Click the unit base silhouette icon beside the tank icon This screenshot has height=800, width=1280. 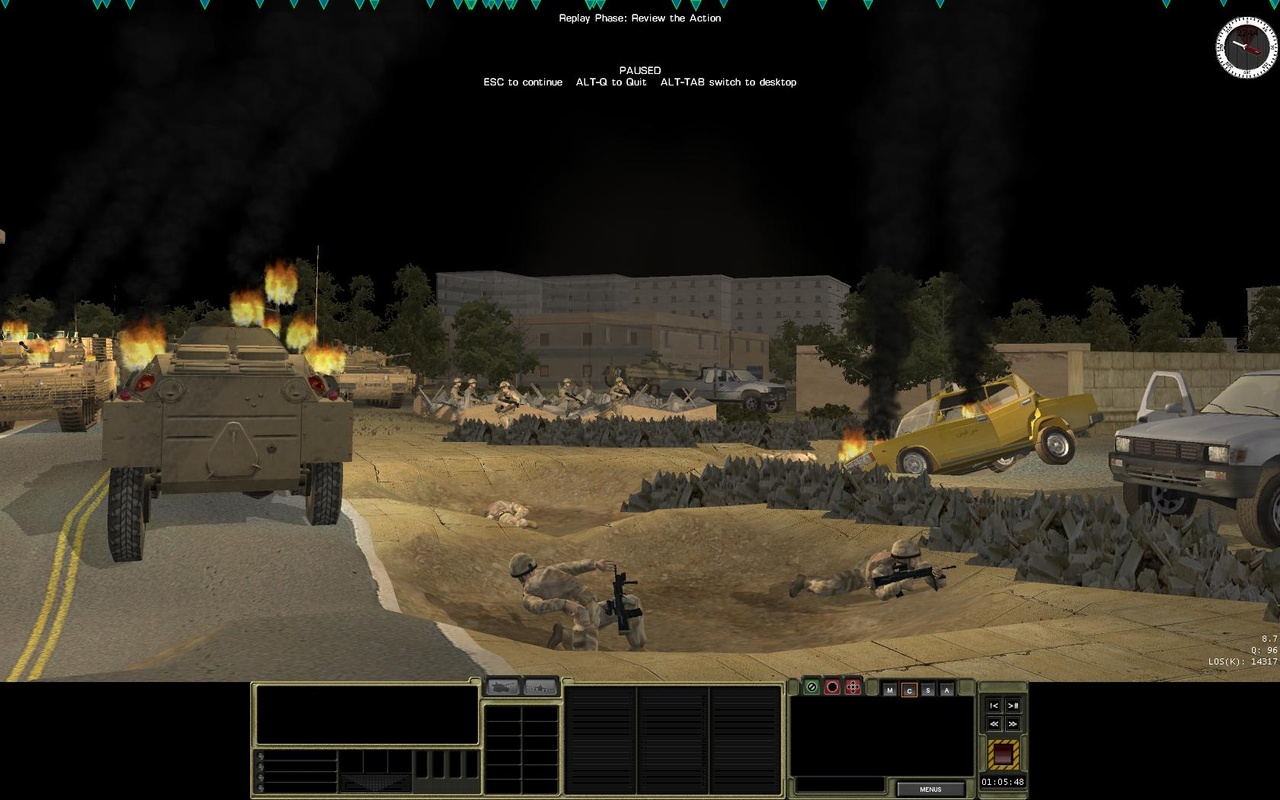[x=540, y=687]
